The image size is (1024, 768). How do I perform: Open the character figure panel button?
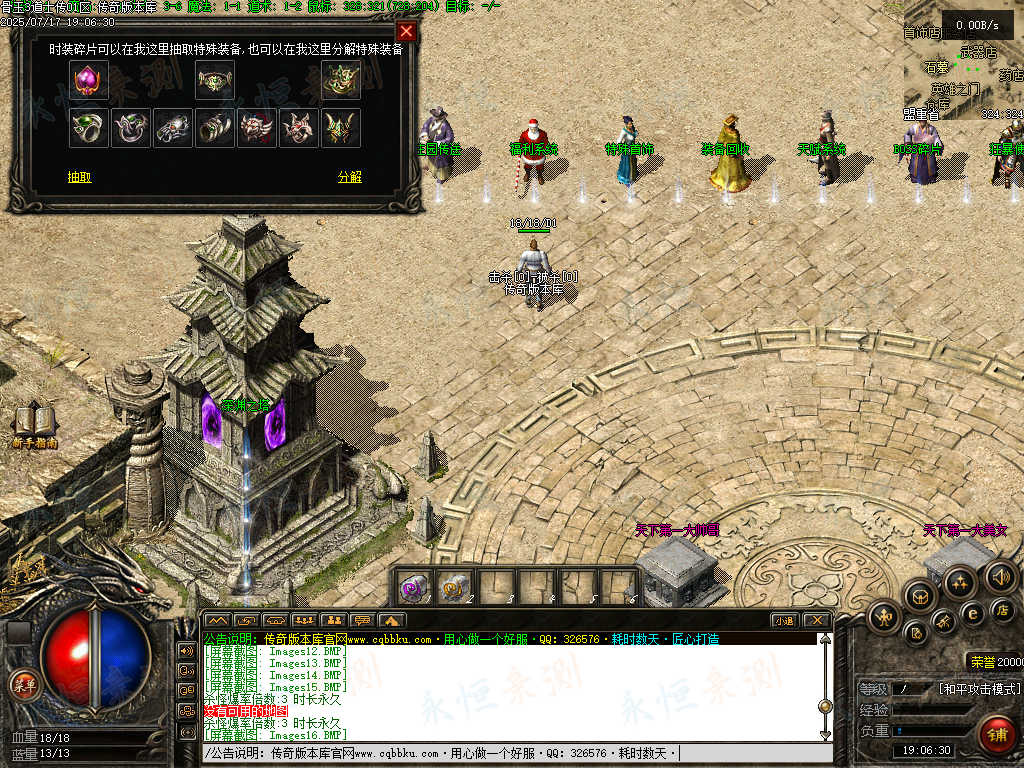coord(884,616)
